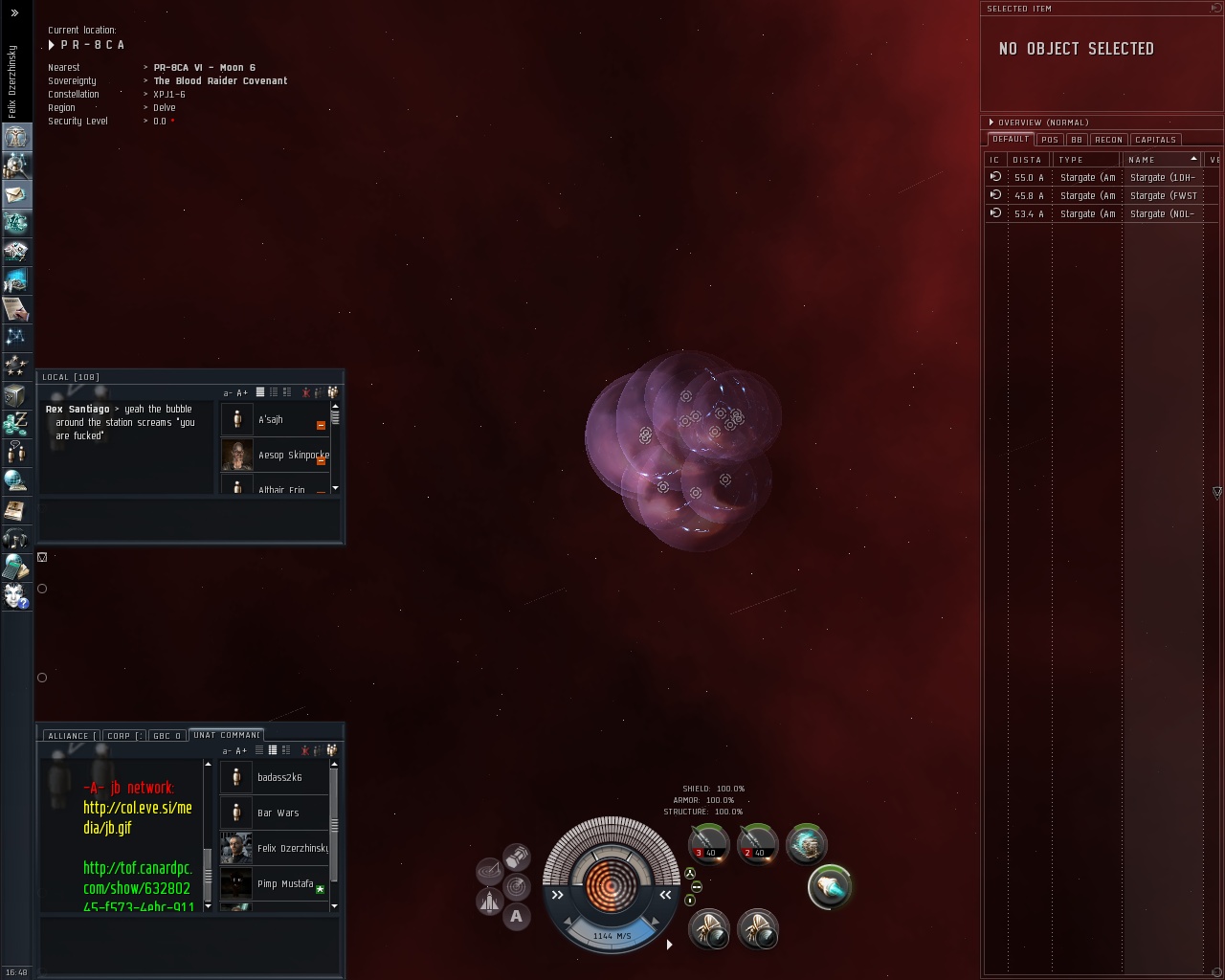Activate the glowing thruster propulsion module
This screenshot has width=1225, height=980.
(x=829, y=887)
